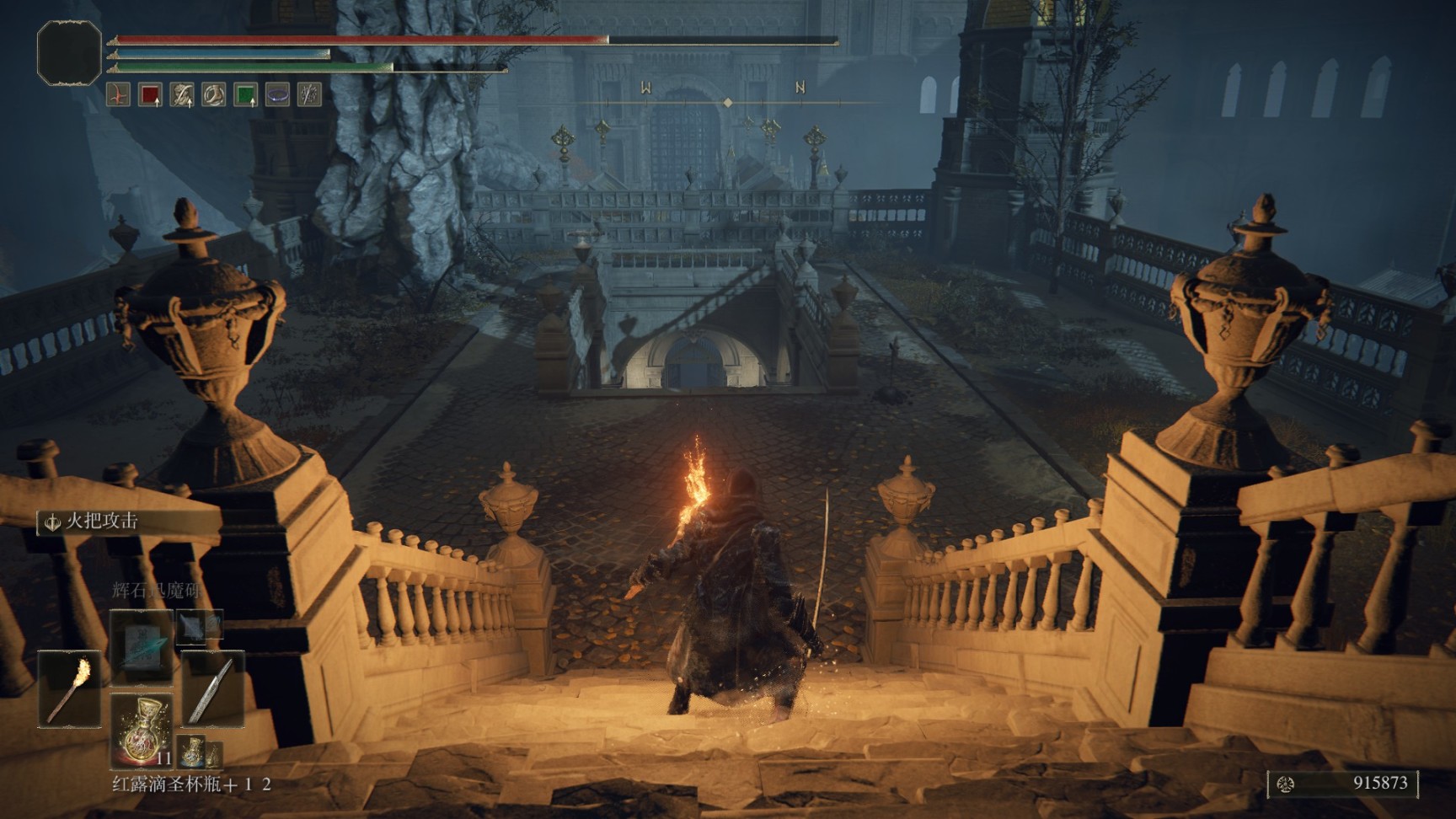The image size is (1456, 819).
Task: Select the torch left-hand weapon slot
Action: click(x=69, y=689)
